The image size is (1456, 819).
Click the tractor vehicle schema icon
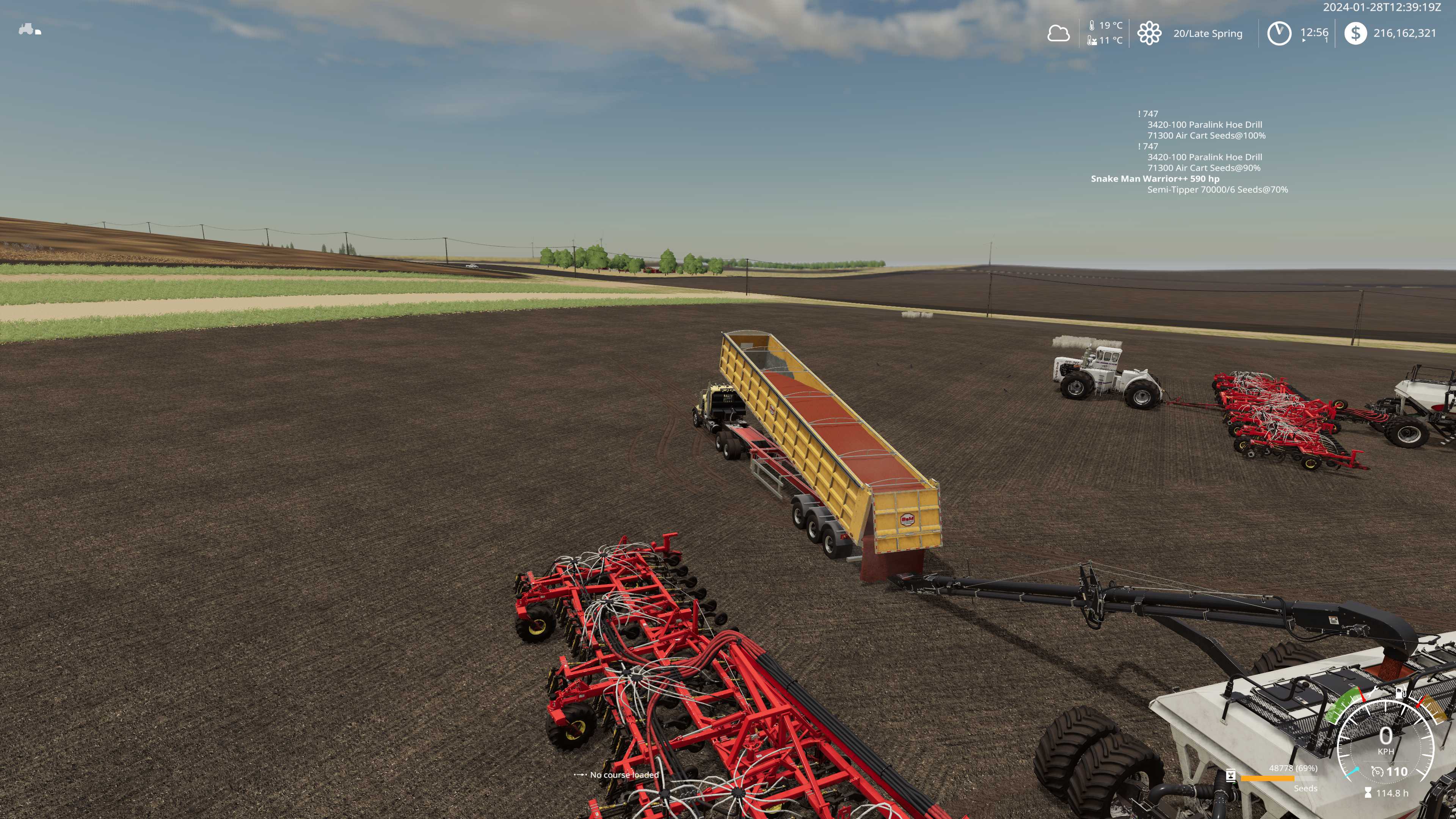coord(30,30)
